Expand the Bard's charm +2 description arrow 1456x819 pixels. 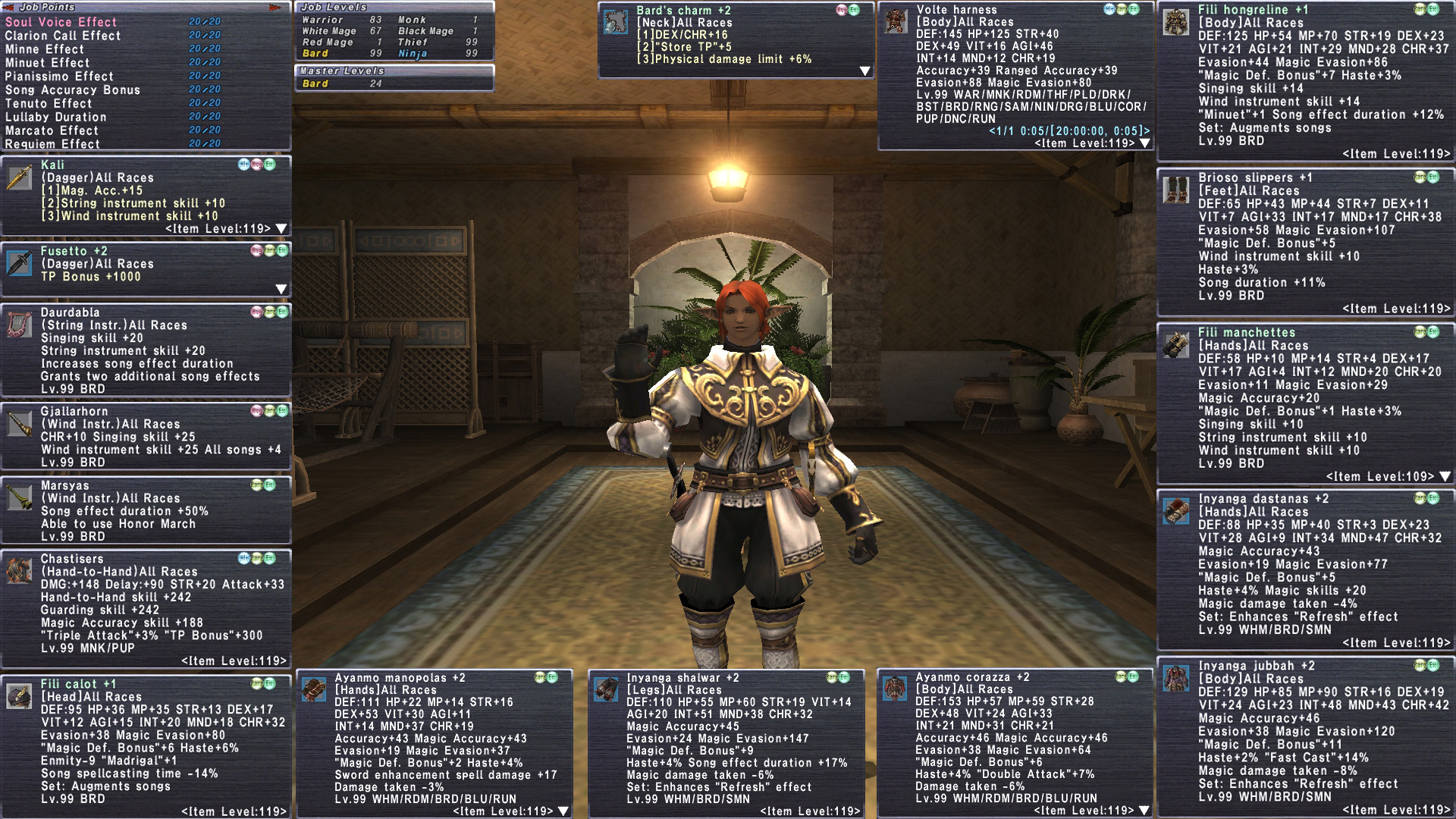point(864,71)
